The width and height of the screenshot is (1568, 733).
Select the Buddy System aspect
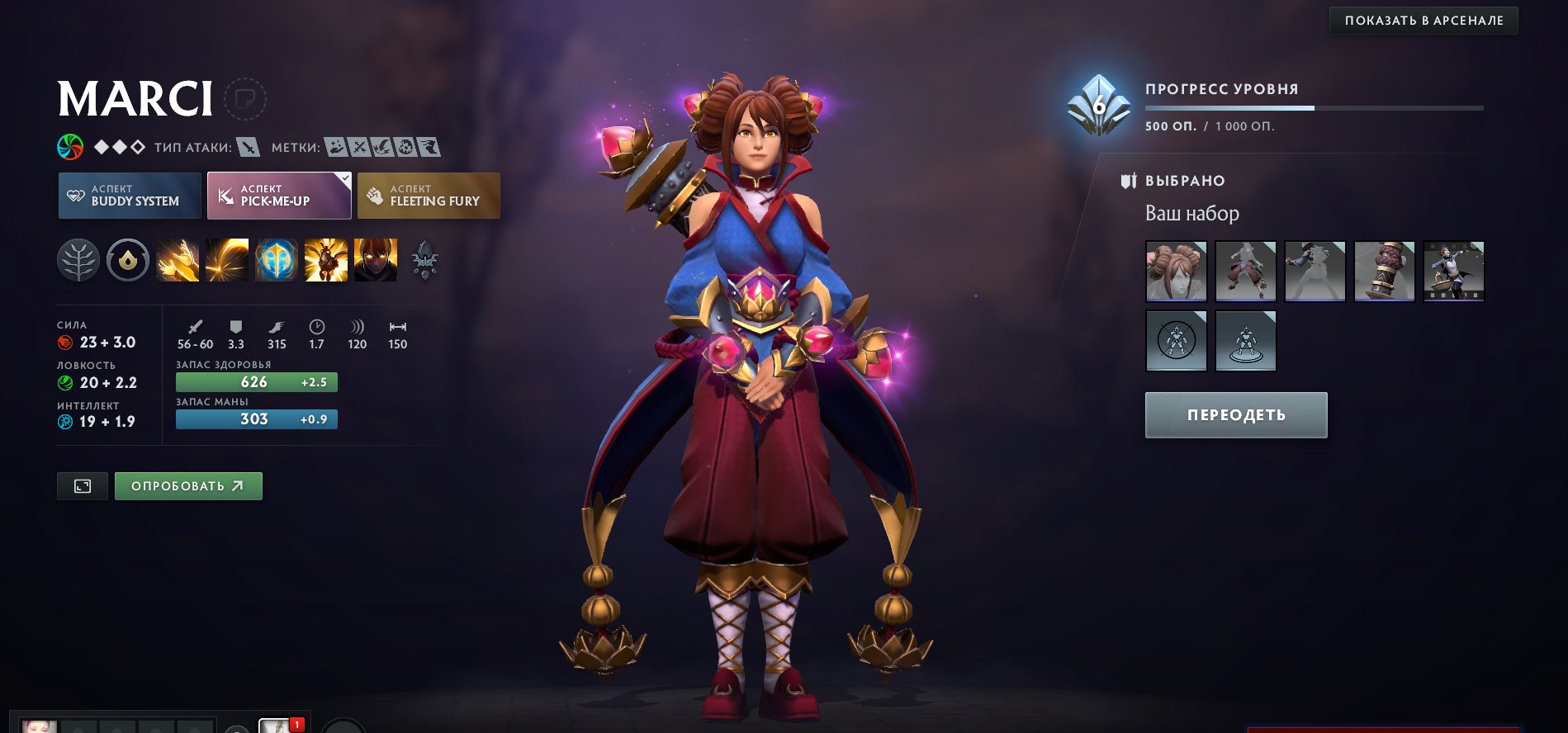click(x=130, y=196)
